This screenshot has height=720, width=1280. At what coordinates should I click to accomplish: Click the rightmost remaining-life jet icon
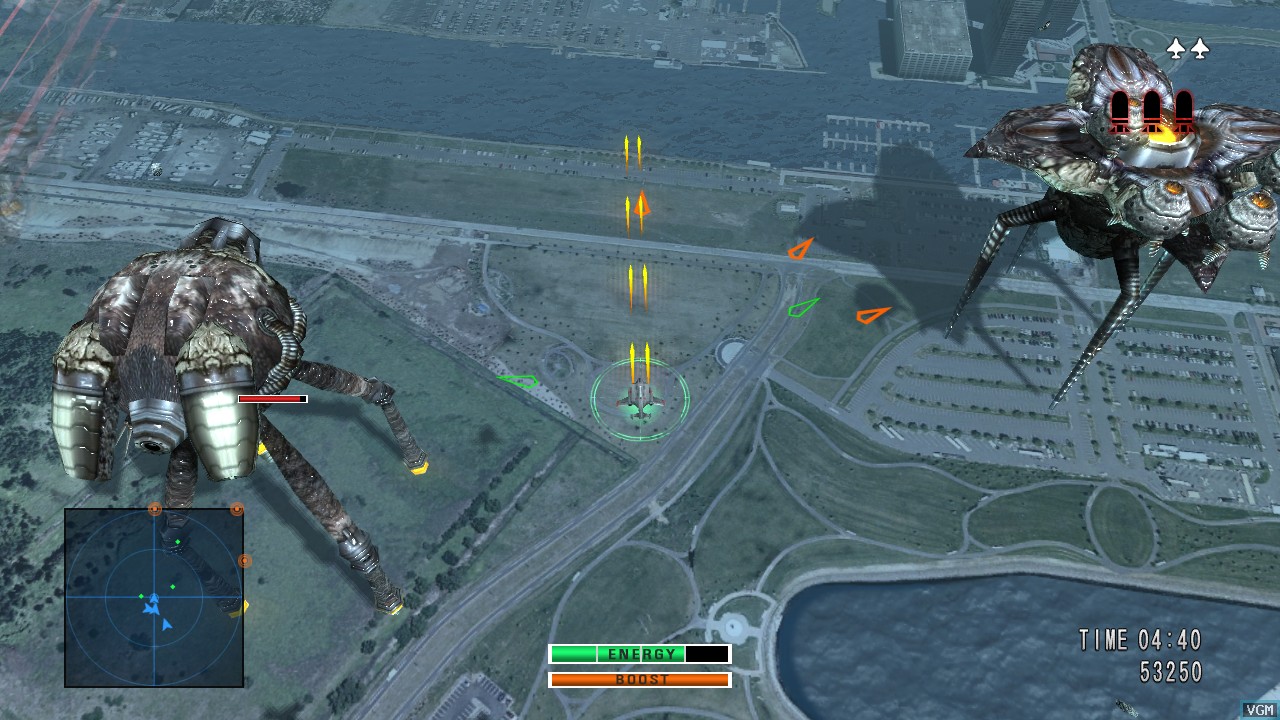[1200, 50]
